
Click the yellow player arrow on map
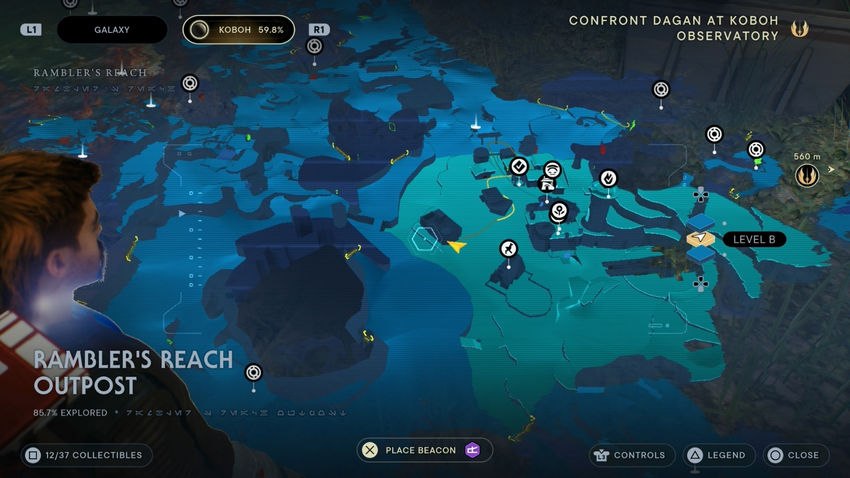(458, 244)
